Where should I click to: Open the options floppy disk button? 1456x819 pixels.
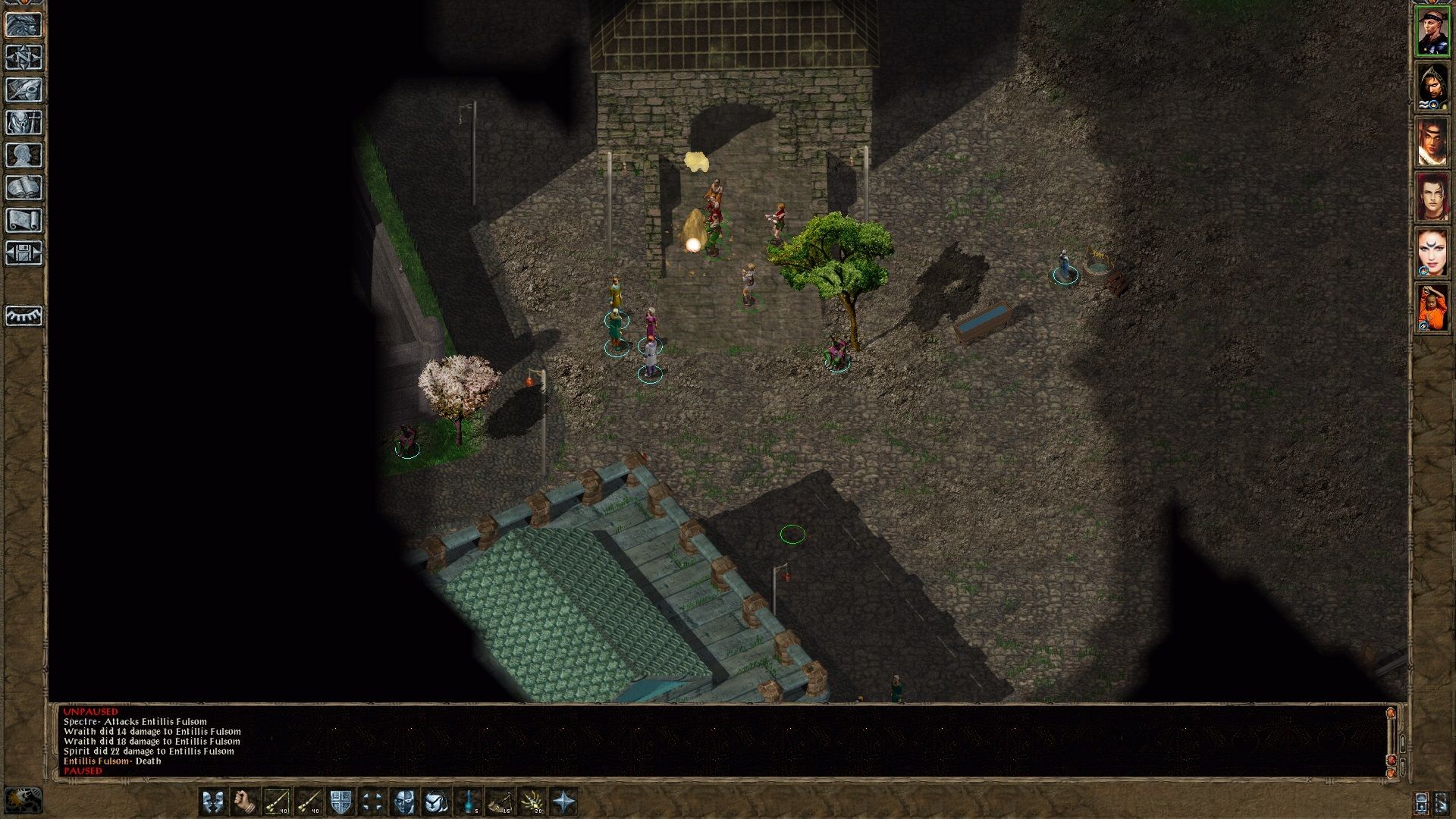tap(24, 253)
